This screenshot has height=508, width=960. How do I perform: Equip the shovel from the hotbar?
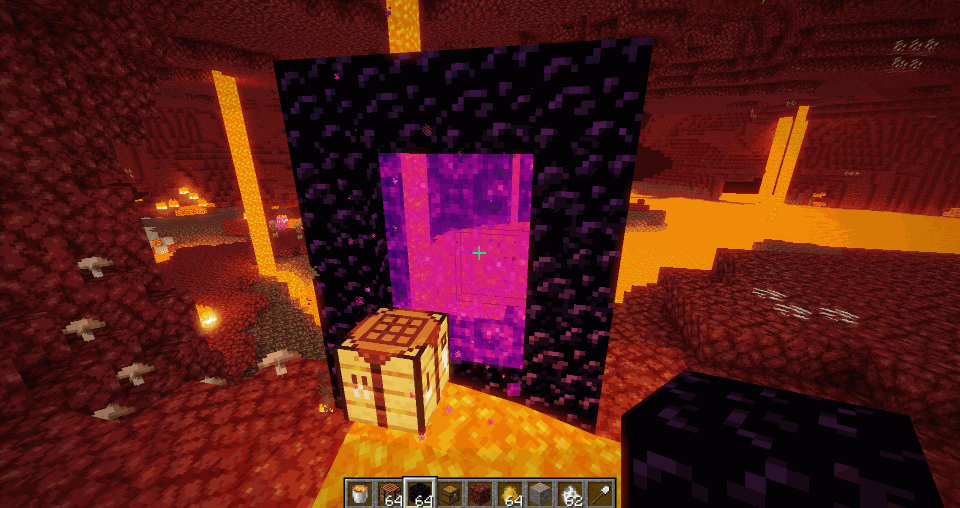[601, 492]
